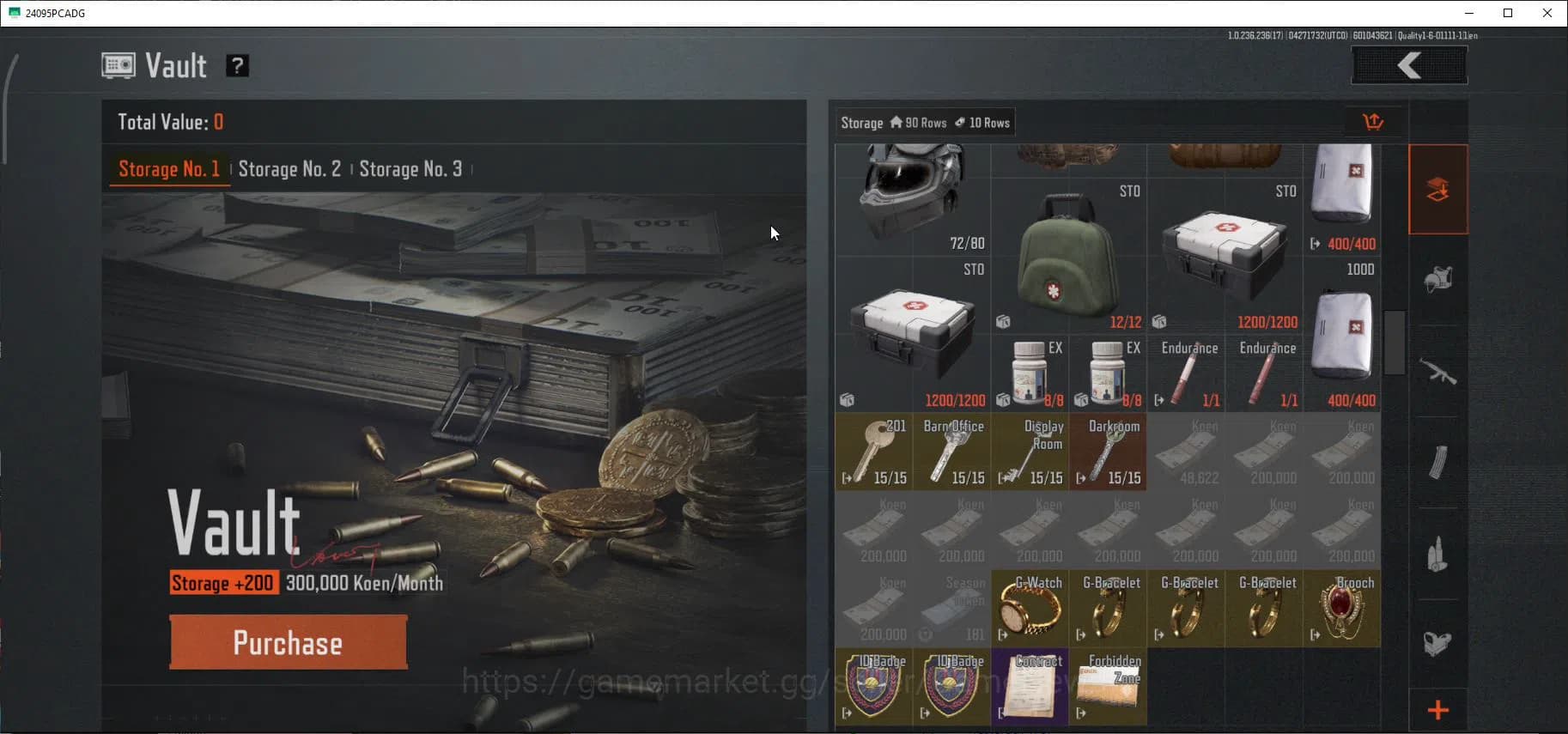Open the sell cart icon above storage
Viewport: 1568px width, 734px height.
tap(1374, 121)
